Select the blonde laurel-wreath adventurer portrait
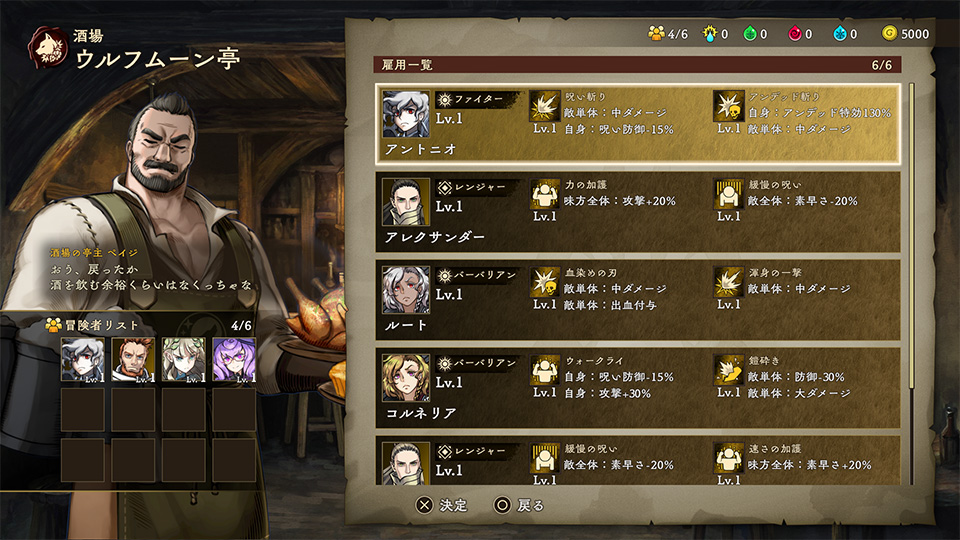 point(183,360)
